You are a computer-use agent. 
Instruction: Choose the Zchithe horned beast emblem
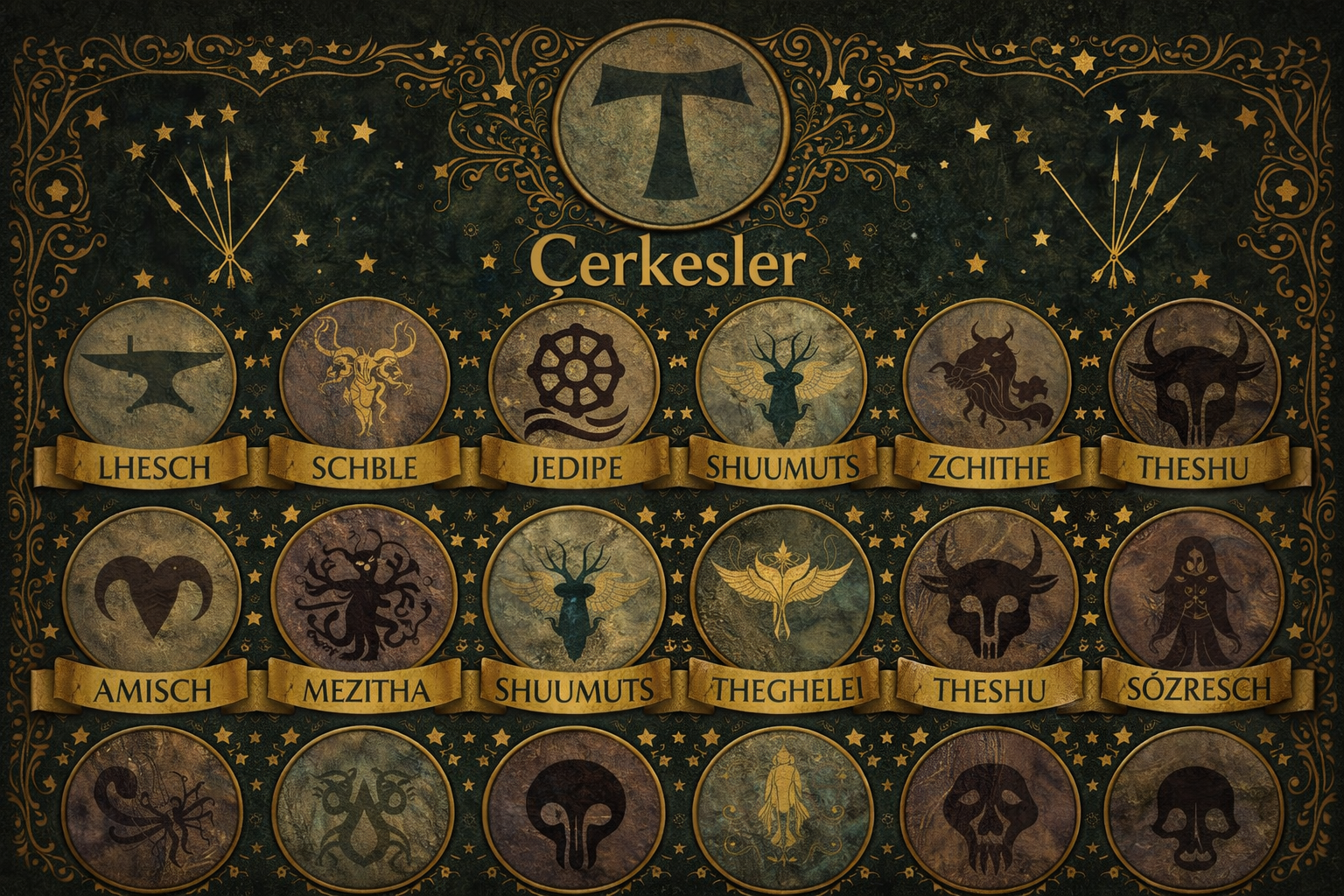point(985,378)
